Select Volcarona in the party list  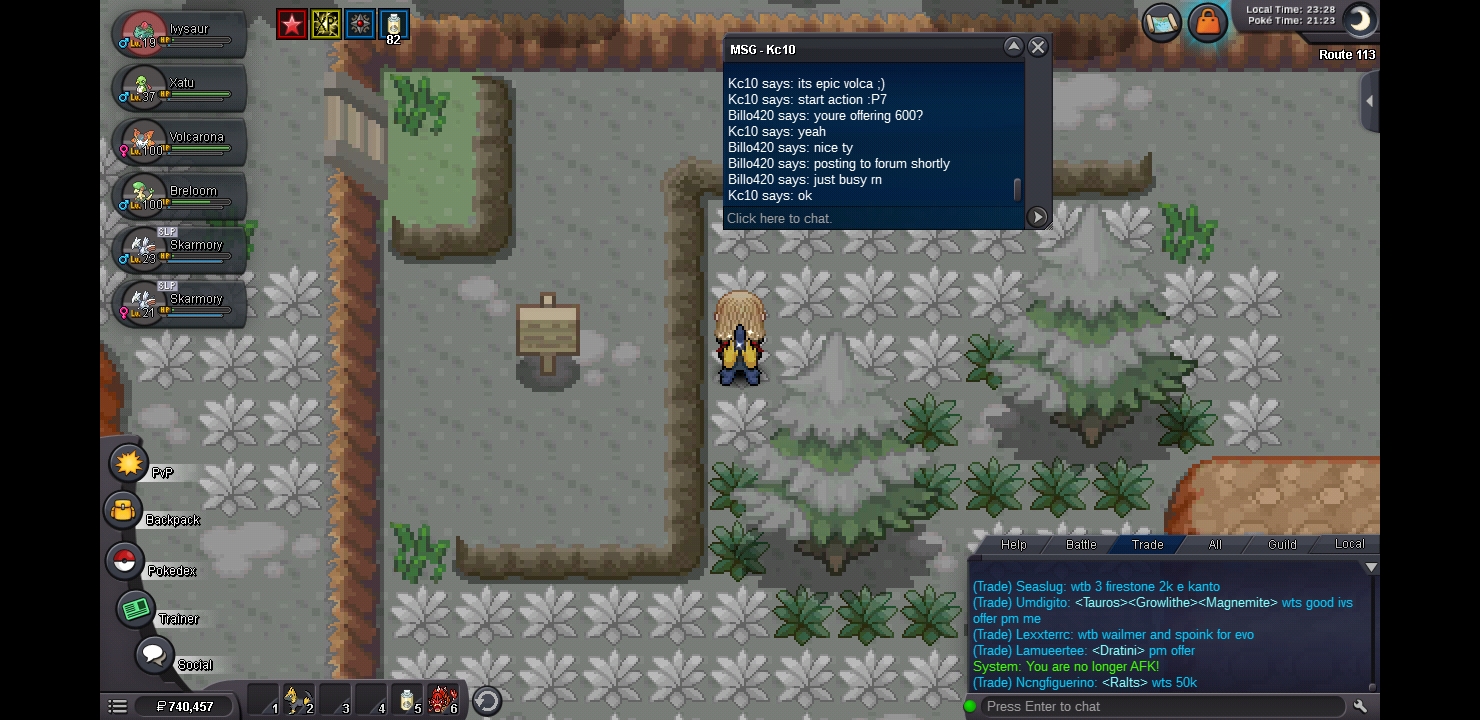coord(180,141)
